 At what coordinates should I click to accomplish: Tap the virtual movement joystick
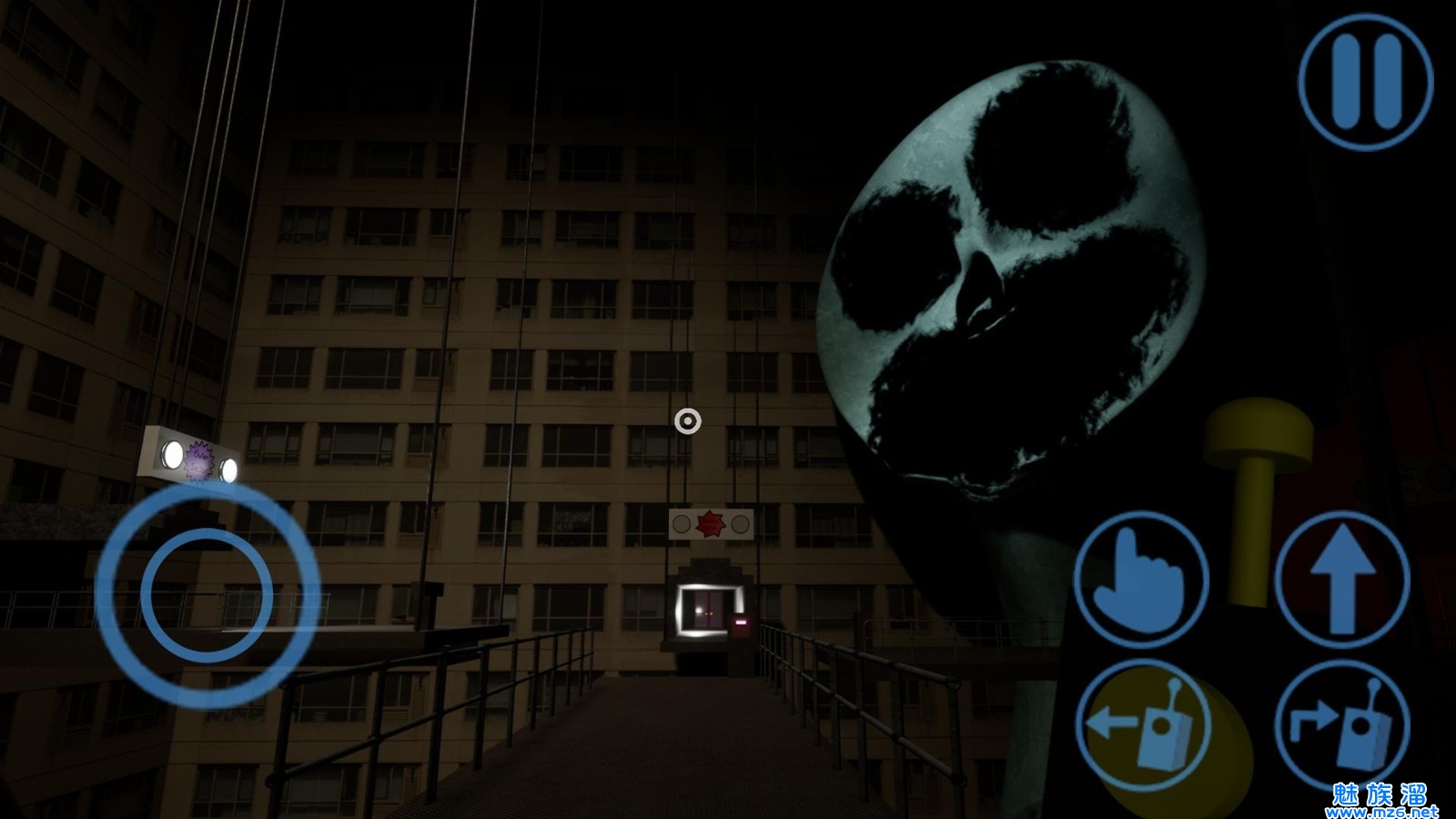coord(207,597)
